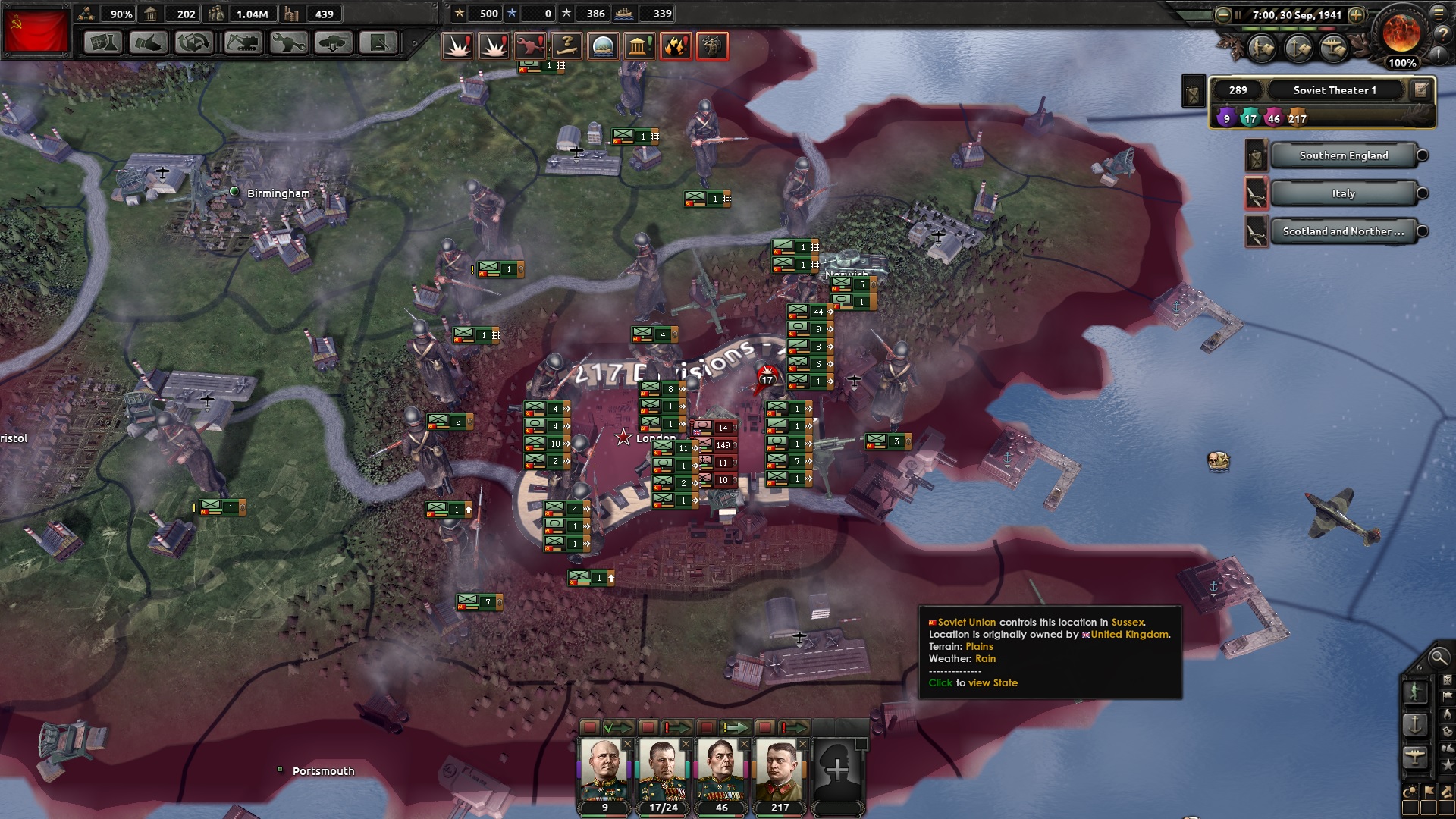Screen dimensions: 1456x819
Task: Pause the game with the pause button
Action: pyautogui.click(x=1238, y=14)
